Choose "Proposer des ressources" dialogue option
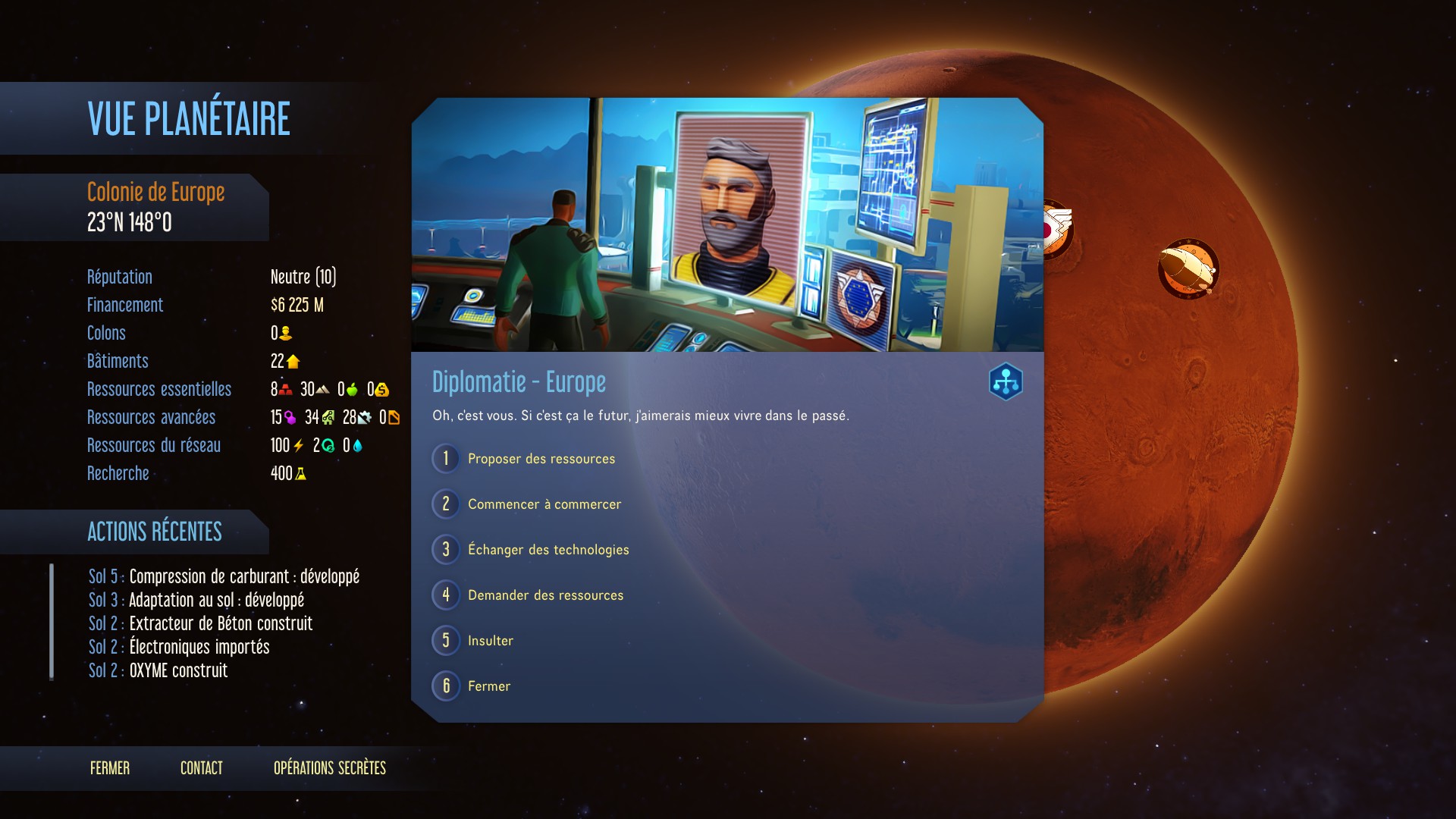This screenshot has width=1456, height=819. (x=541, y=459)
